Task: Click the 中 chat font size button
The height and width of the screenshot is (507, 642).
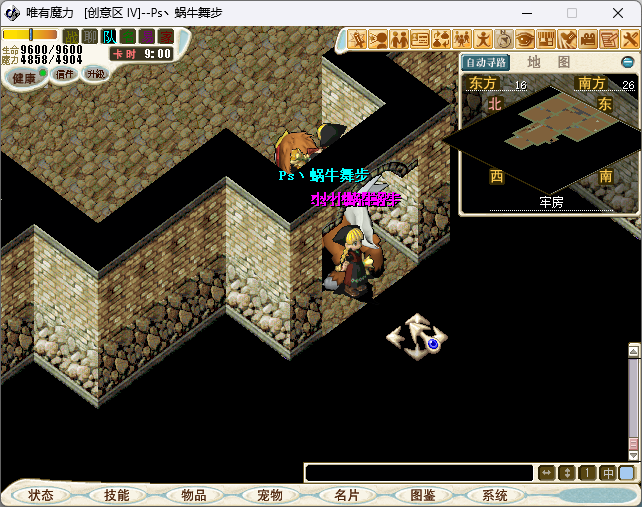Action: 607,473
